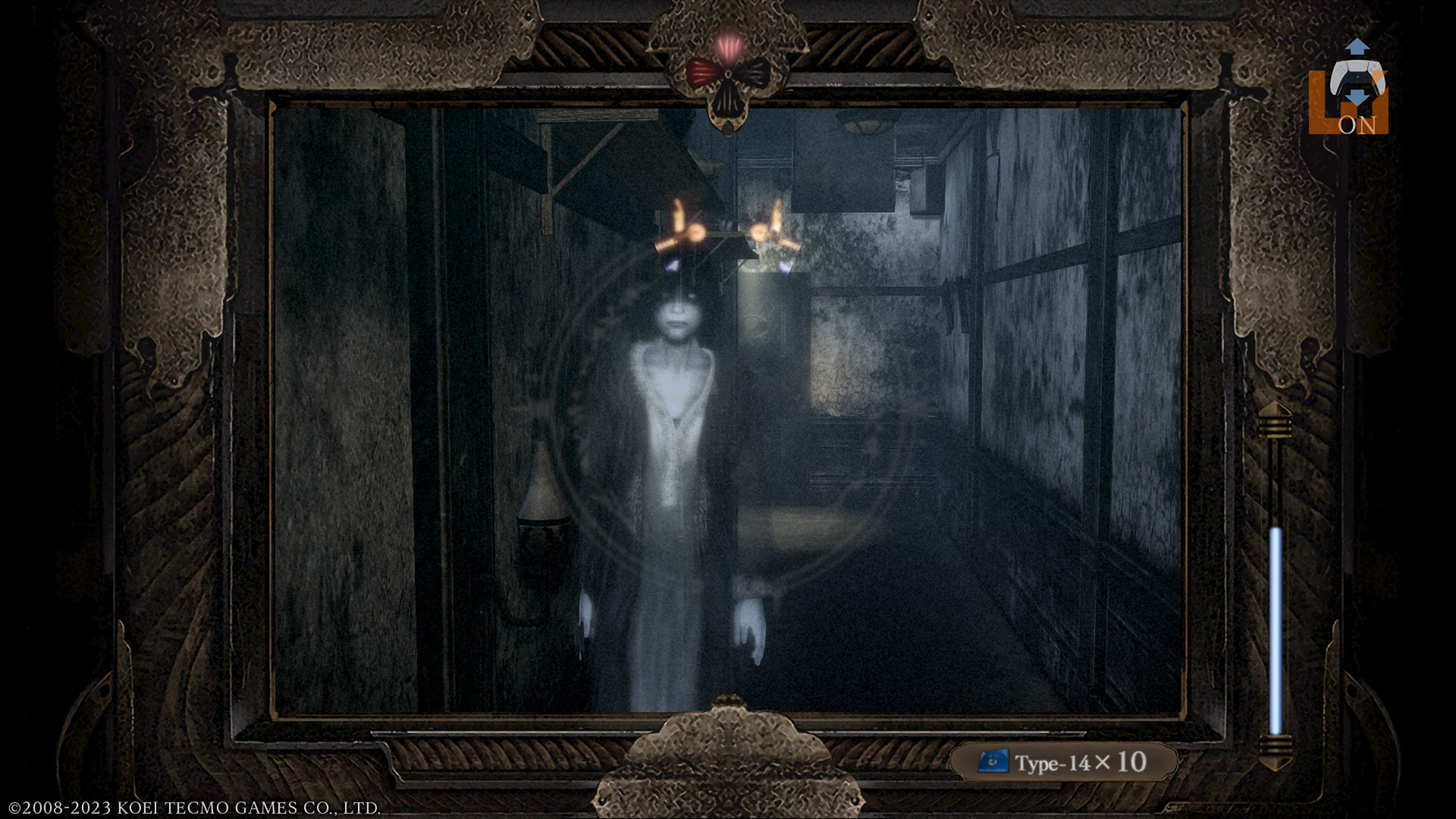Select the Type-14 film indicator
1456x819 pixels.
tap(1063, 762)
